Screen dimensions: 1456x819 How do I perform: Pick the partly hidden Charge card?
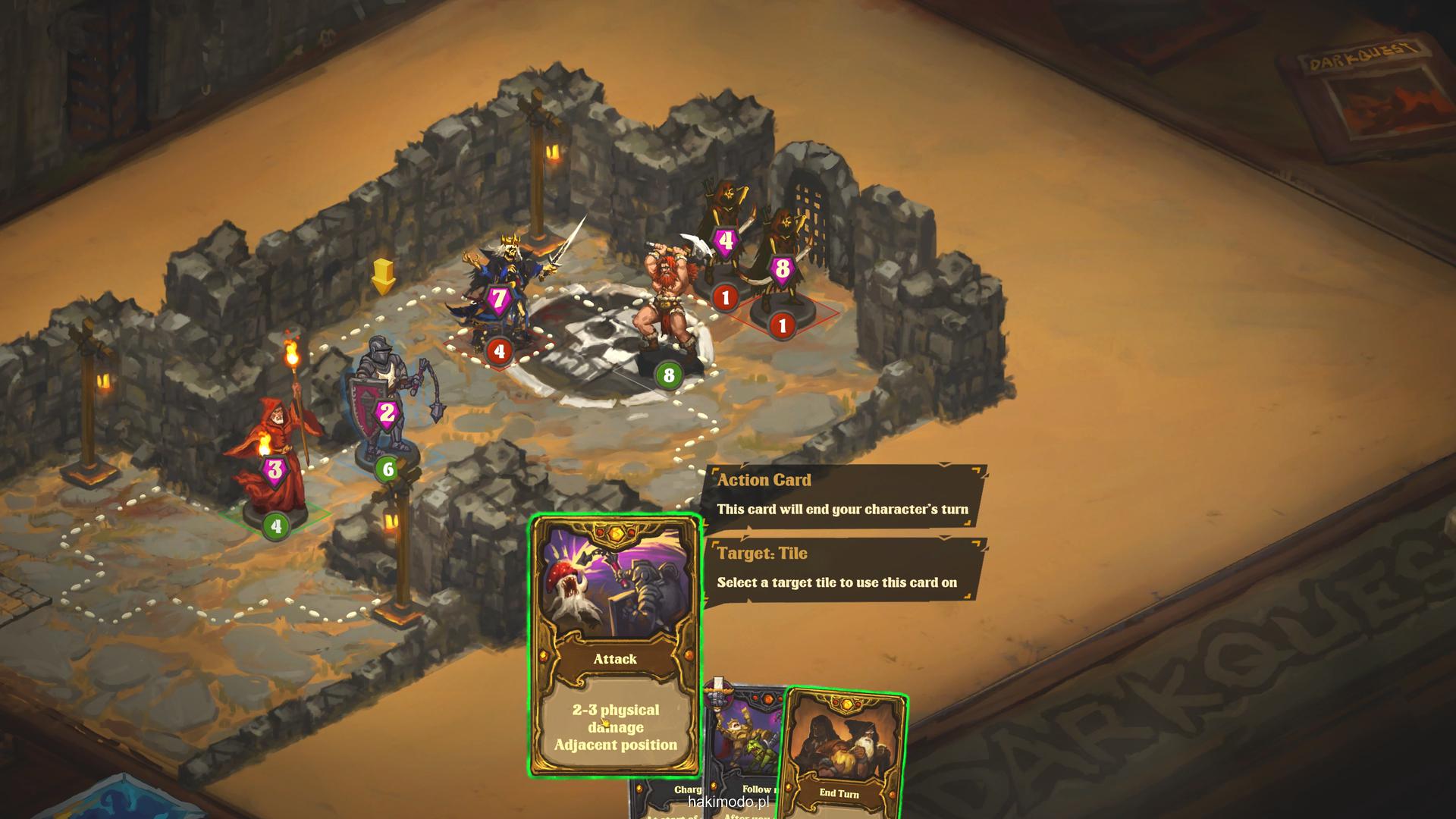pos(668,796)
